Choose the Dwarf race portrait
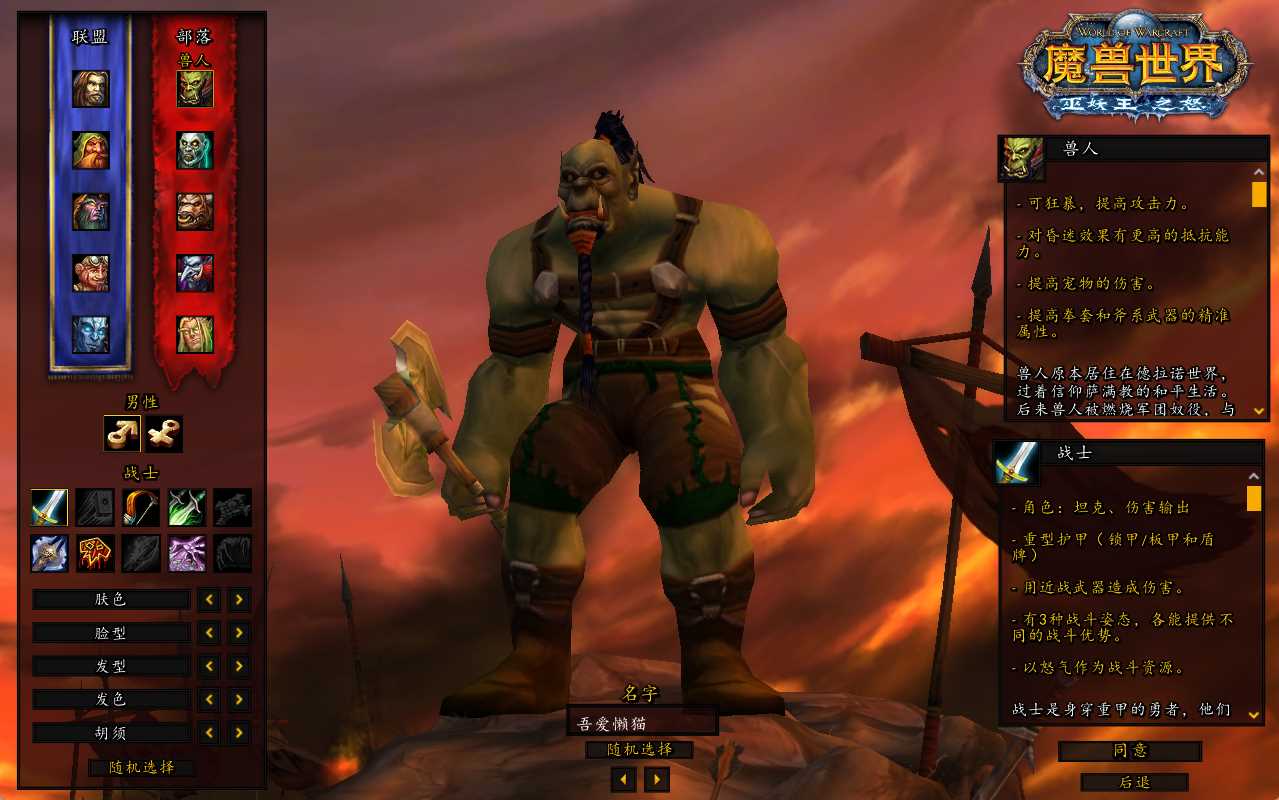Image resolution: width=1279 pixels, height=800 pixels. (90, 150)
